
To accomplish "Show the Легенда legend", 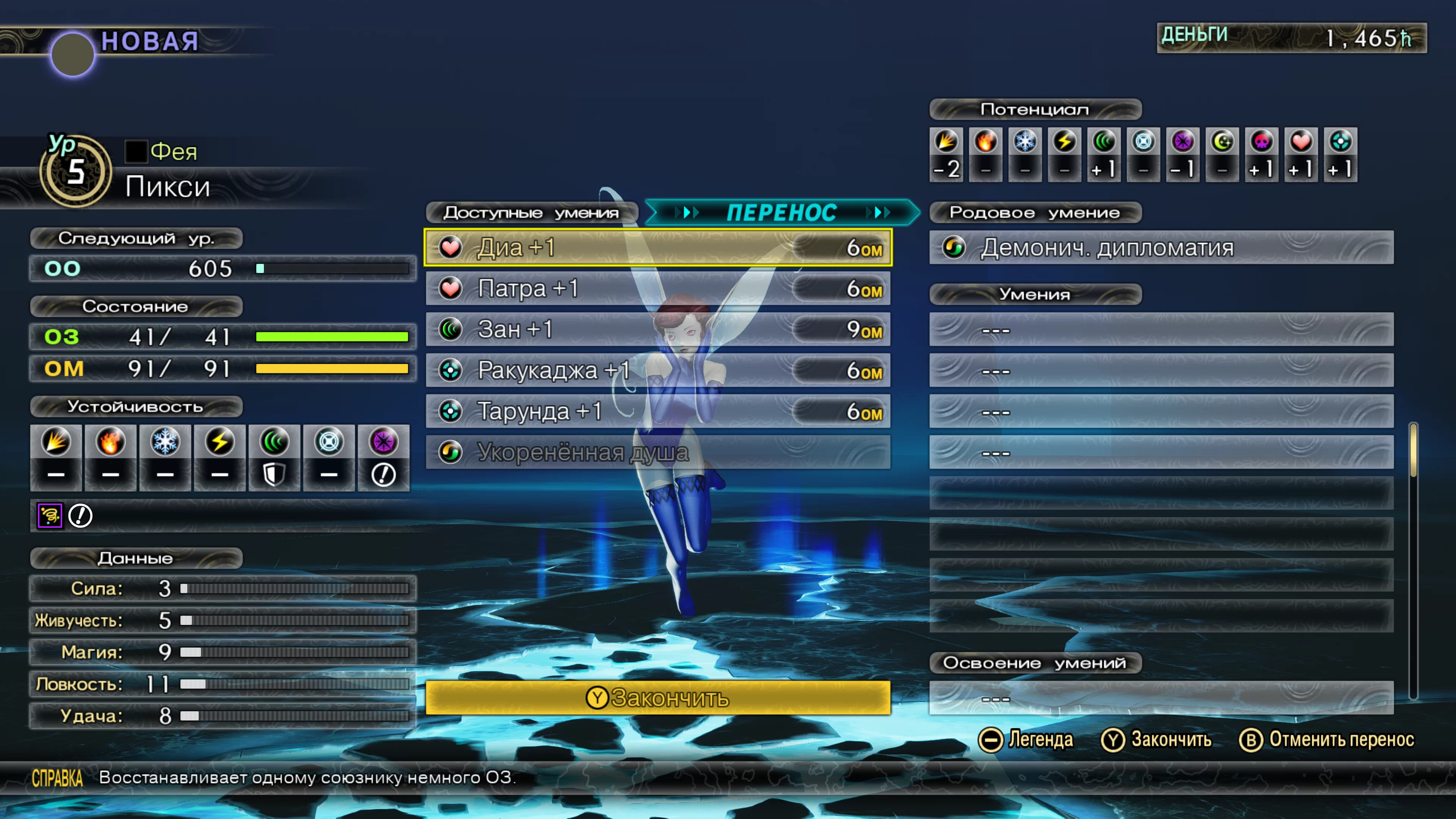I will (1026, 740).
